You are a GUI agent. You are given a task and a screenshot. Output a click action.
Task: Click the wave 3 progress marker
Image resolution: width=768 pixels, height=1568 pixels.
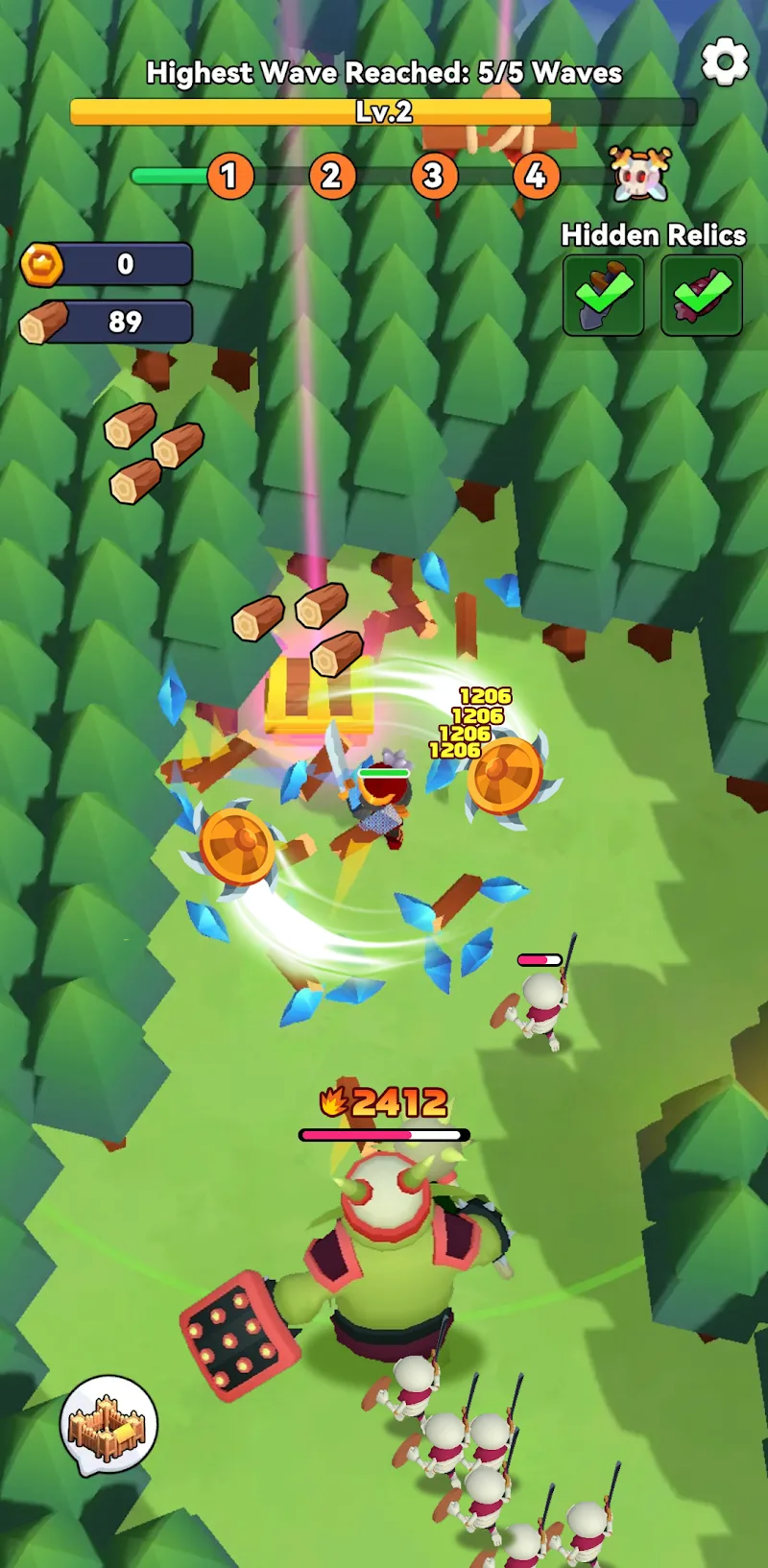click(433, 176)
